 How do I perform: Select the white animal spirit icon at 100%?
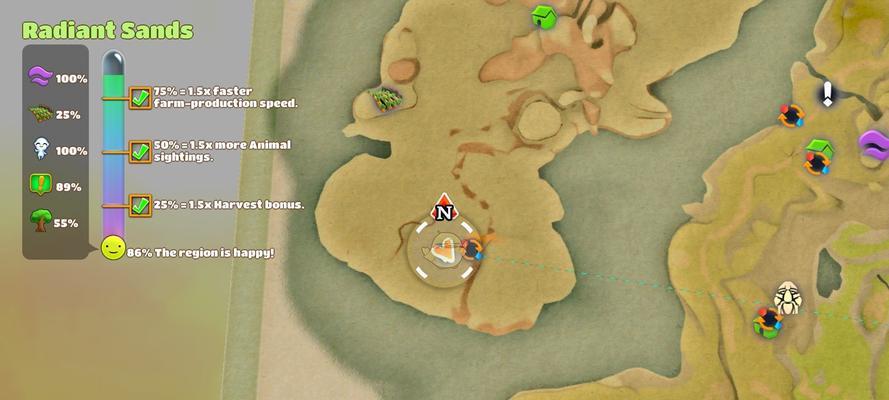(x=40, y=150)
